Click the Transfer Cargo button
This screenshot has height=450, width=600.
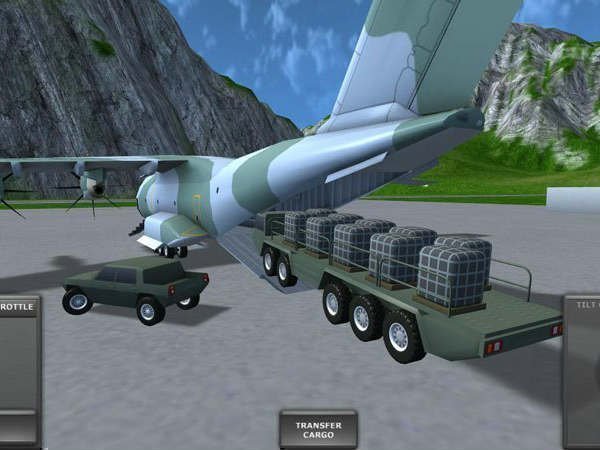318,429
